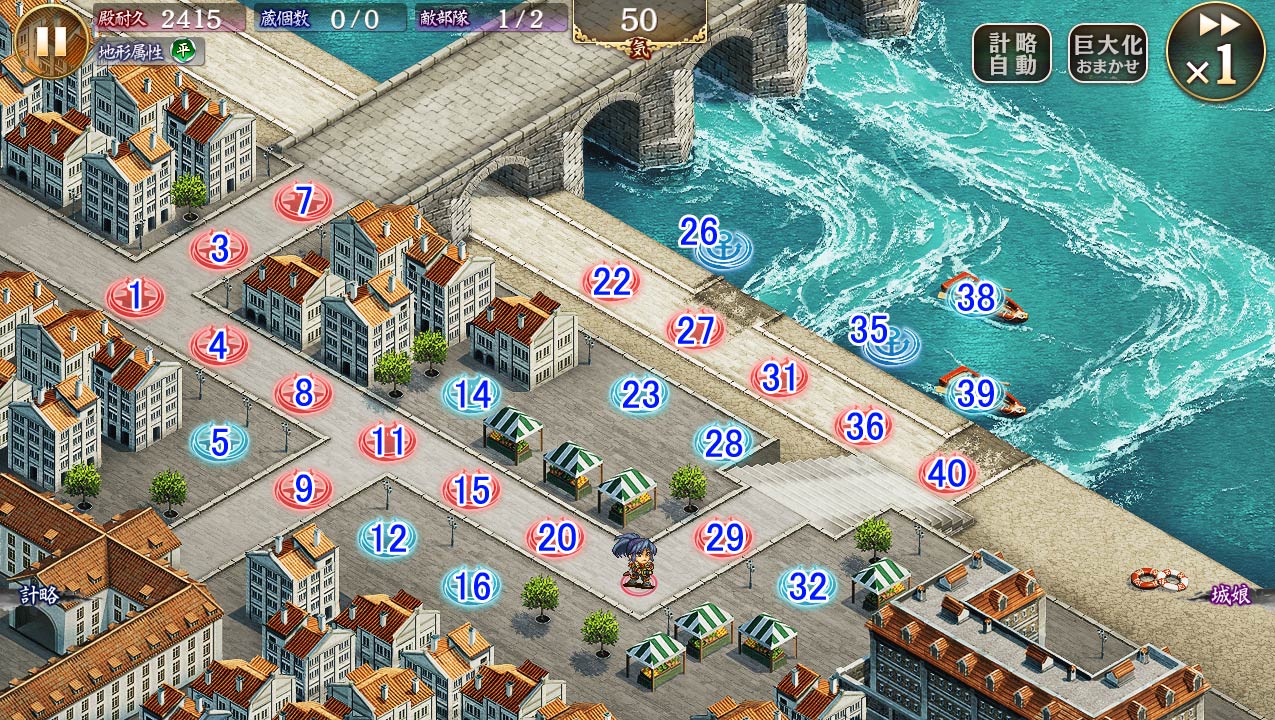This screenshot has height=720, width=1275.
Task: Pick blue deployment tile number 16
Action: click(x=472, y=586)
